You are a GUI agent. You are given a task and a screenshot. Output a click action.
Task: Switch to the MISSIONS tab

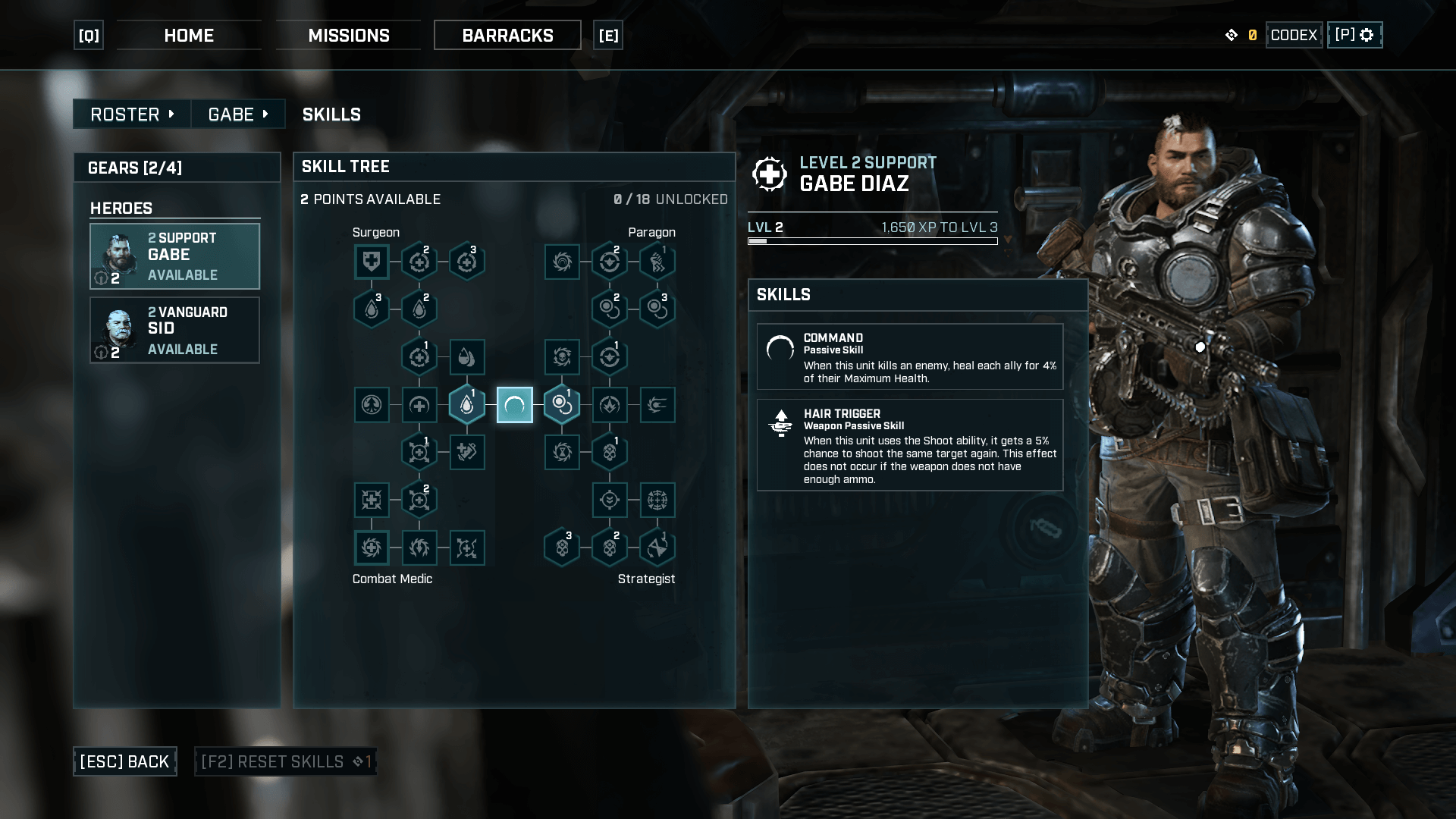click(x=348, y=35)
